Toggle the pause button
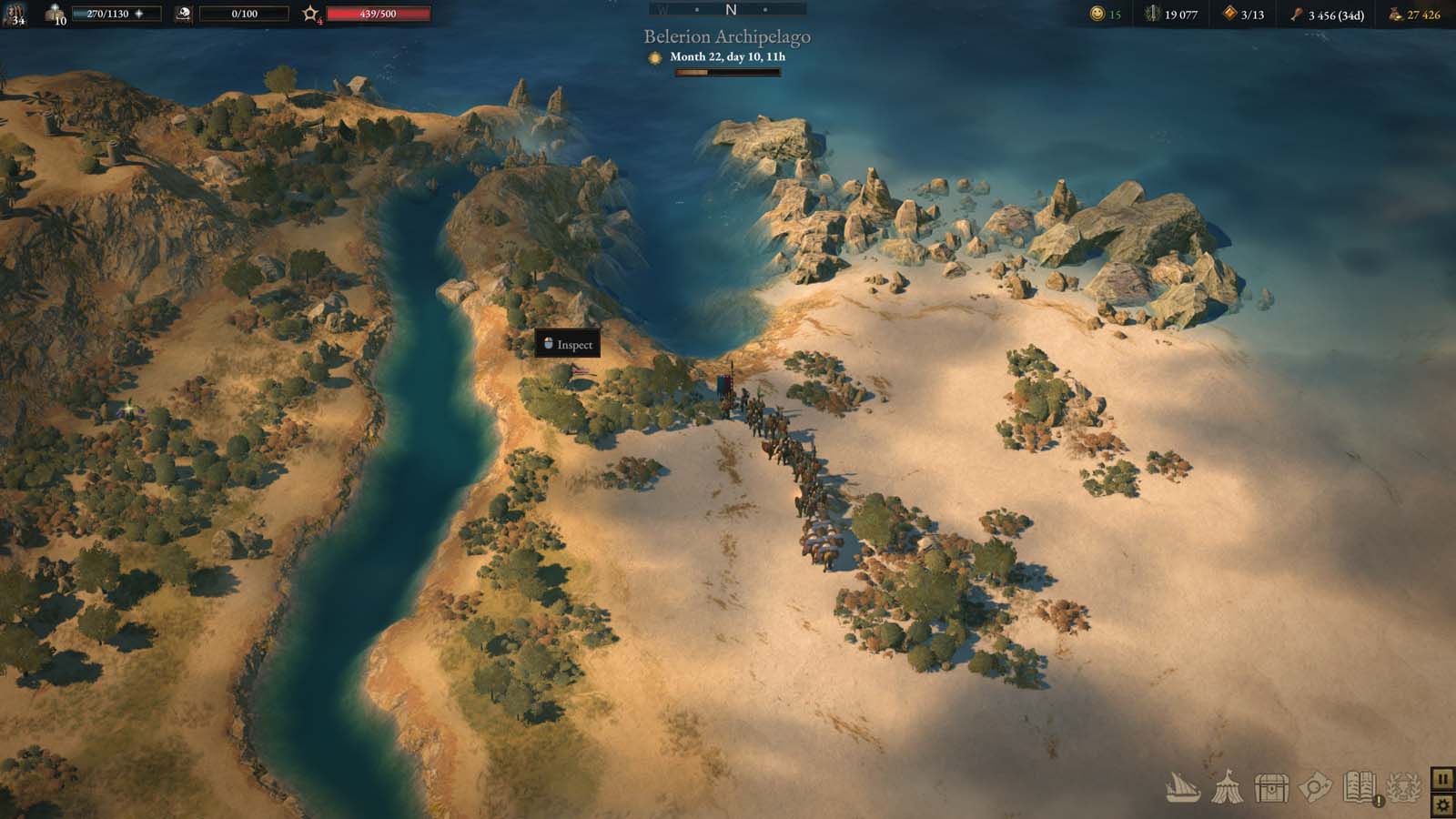The image size is (1456, 819). pyautogui.click(x=1443, y=779)
